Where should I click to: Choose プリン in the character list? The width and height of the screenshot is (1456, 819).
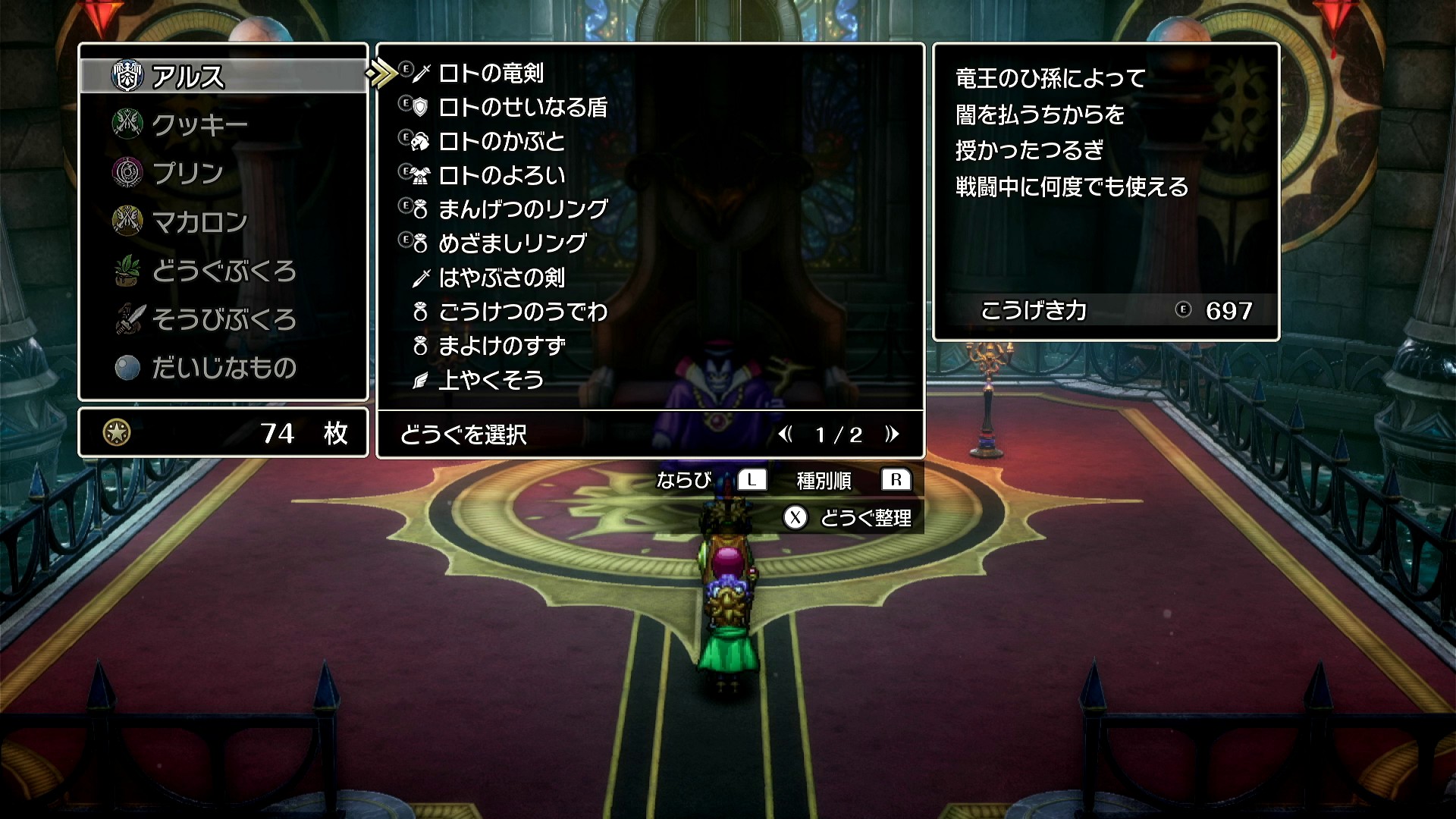188,173
